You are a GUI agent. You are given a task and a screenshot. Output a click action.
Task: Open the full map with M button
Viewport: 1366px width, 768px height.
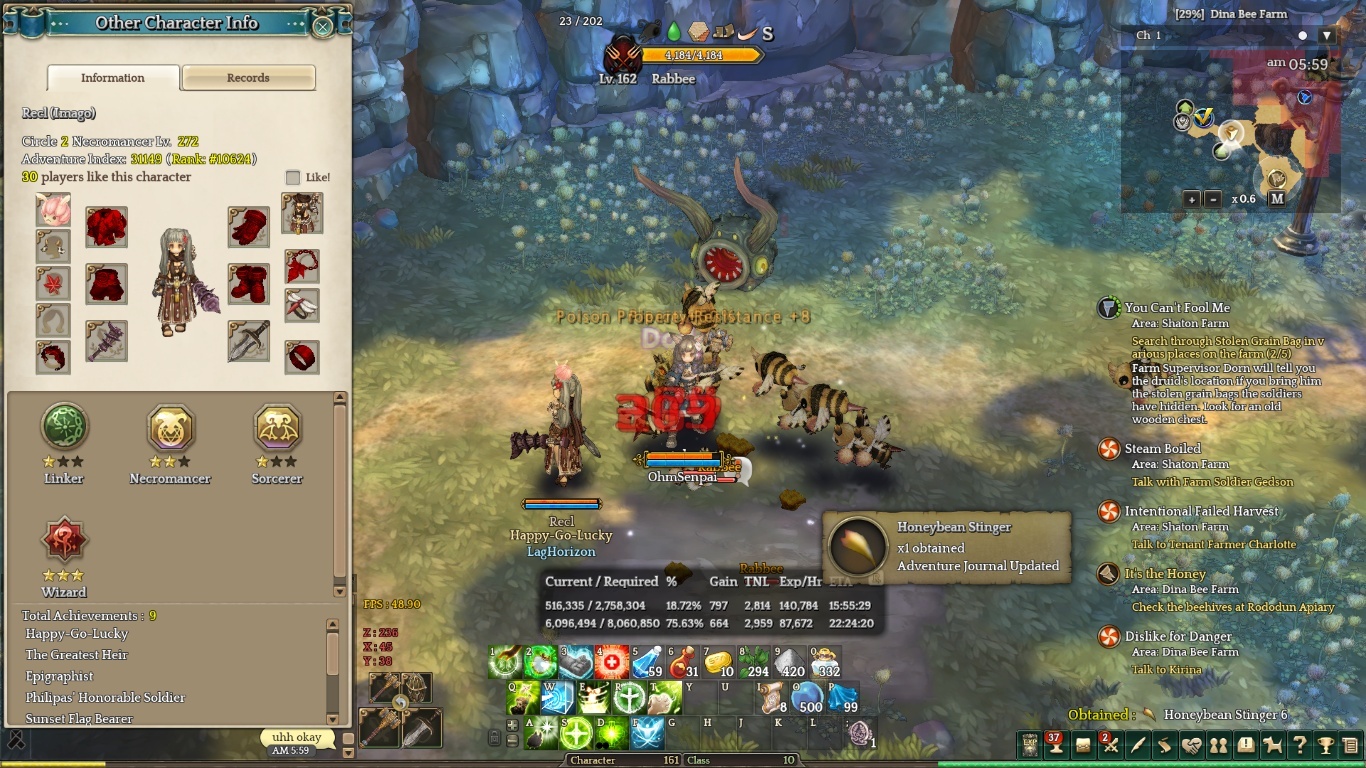(1277, 199)
